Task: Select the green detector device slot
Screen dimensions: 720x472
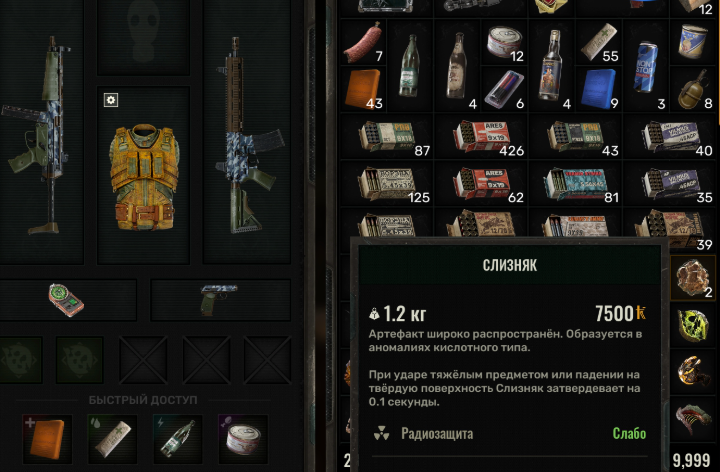Action: click(x=65, y=298)
